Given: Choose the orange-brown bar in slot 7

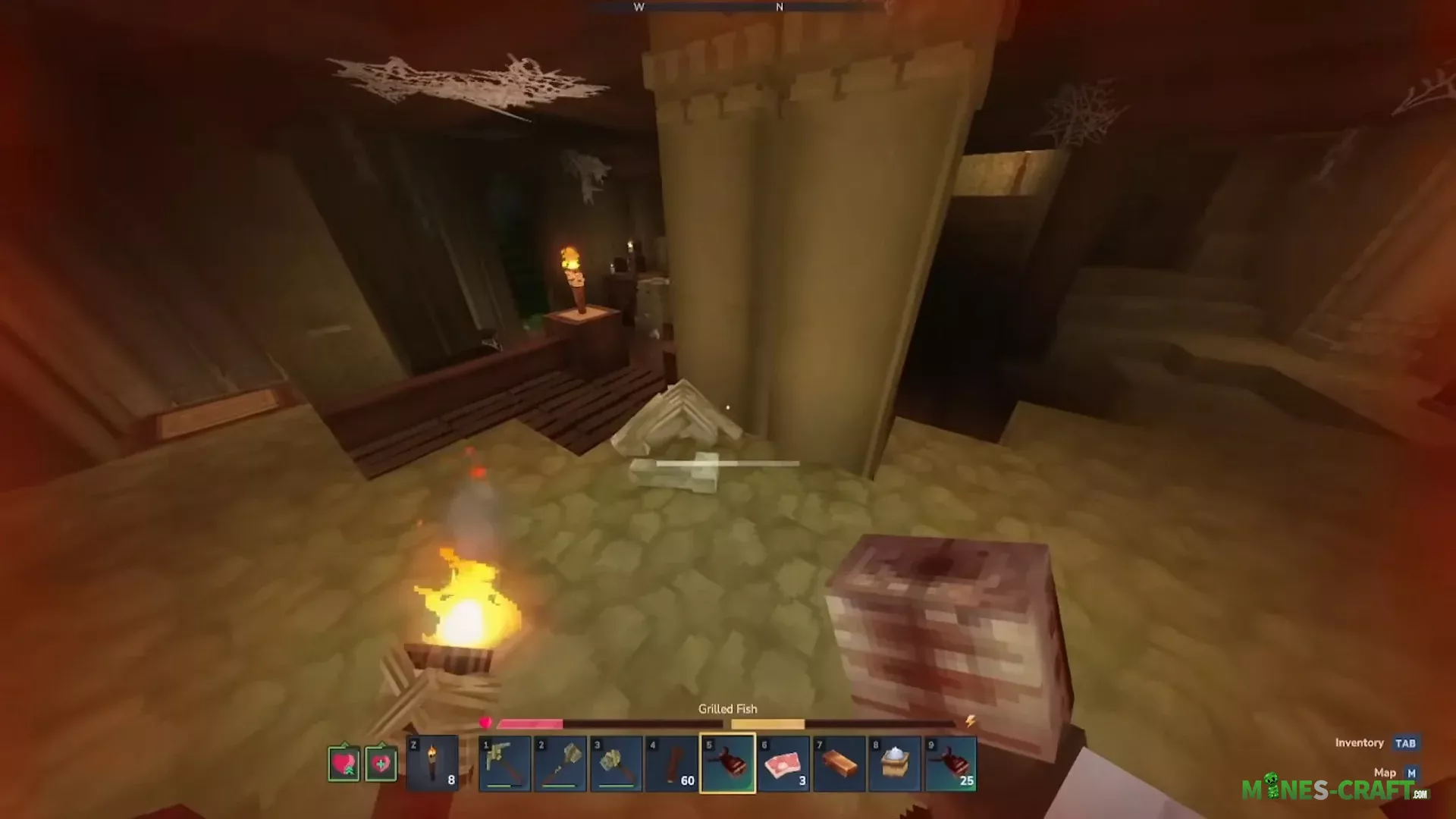Looking at the screenshot, I should [x=839, y=763].
